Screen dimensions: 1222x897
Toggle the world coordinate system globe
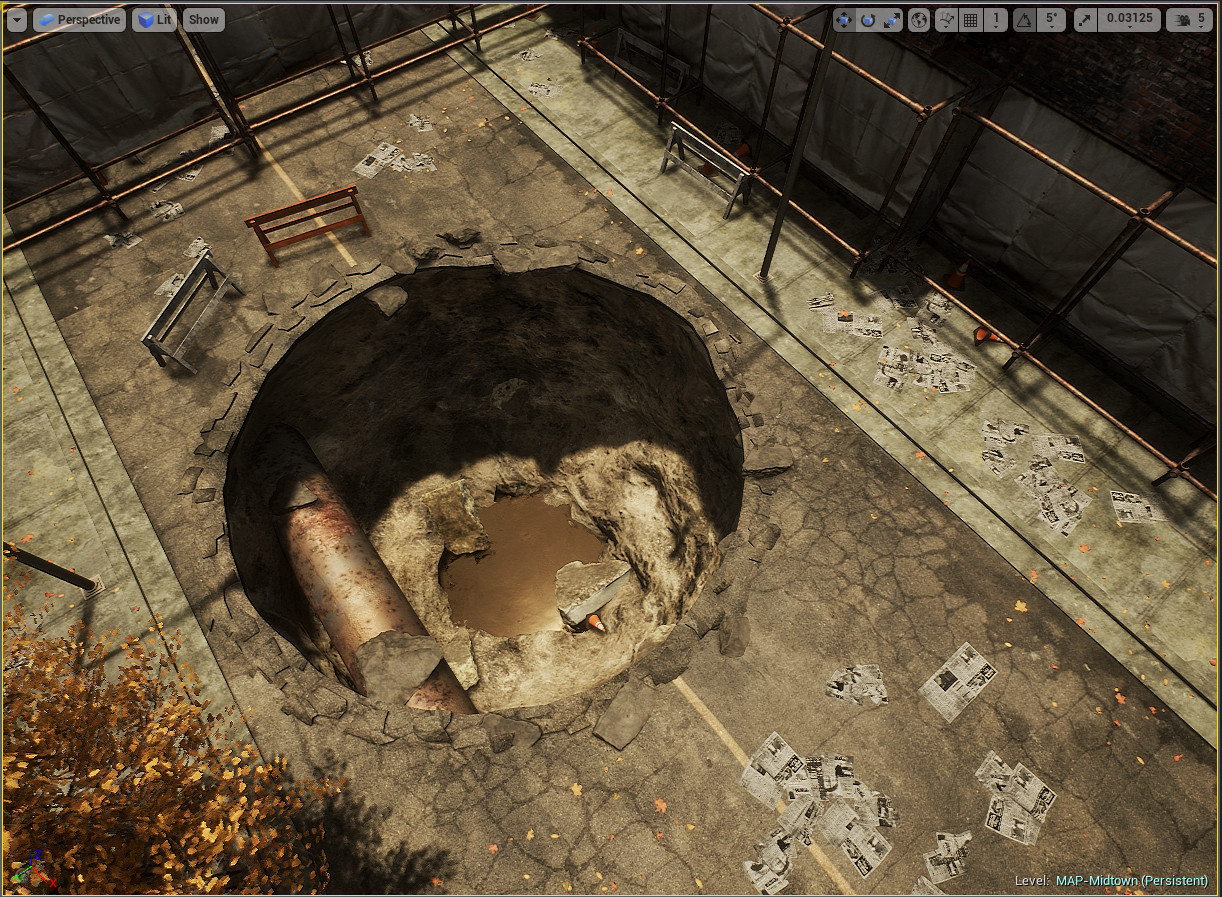click(x=919, y=20)
